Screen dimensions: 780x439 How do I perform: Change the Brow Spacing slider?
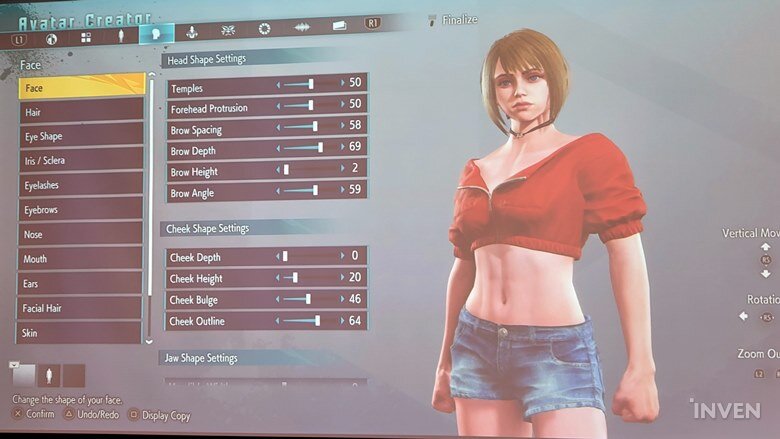click(314, 127)
